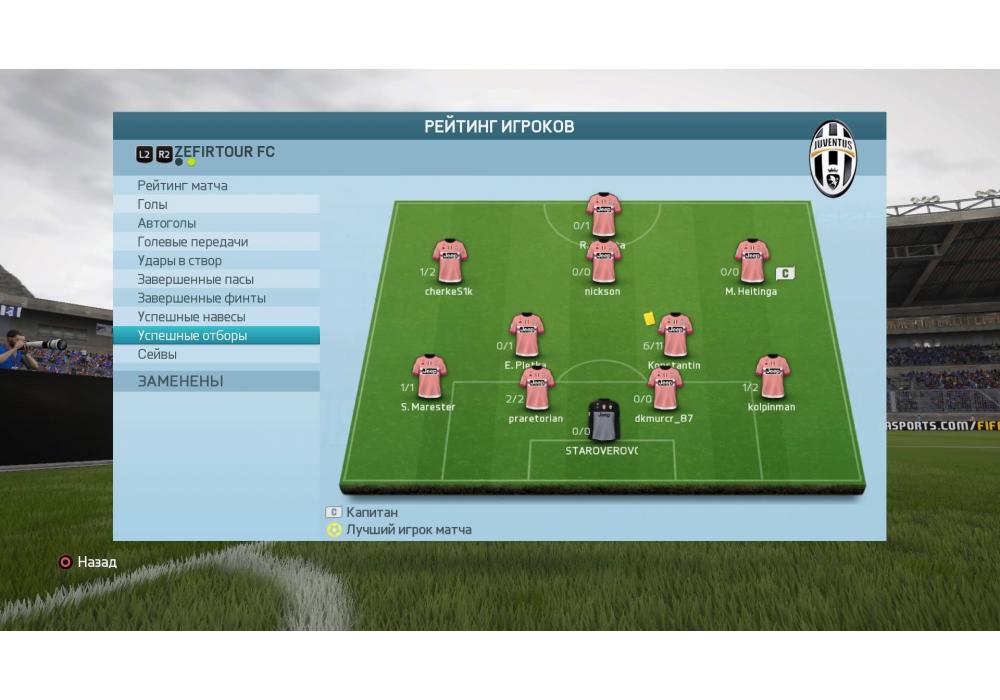The height and width of the screenshot is (700, 1000).
Task: Click the Juventus club crest
Action: click(x=832, y=158)
